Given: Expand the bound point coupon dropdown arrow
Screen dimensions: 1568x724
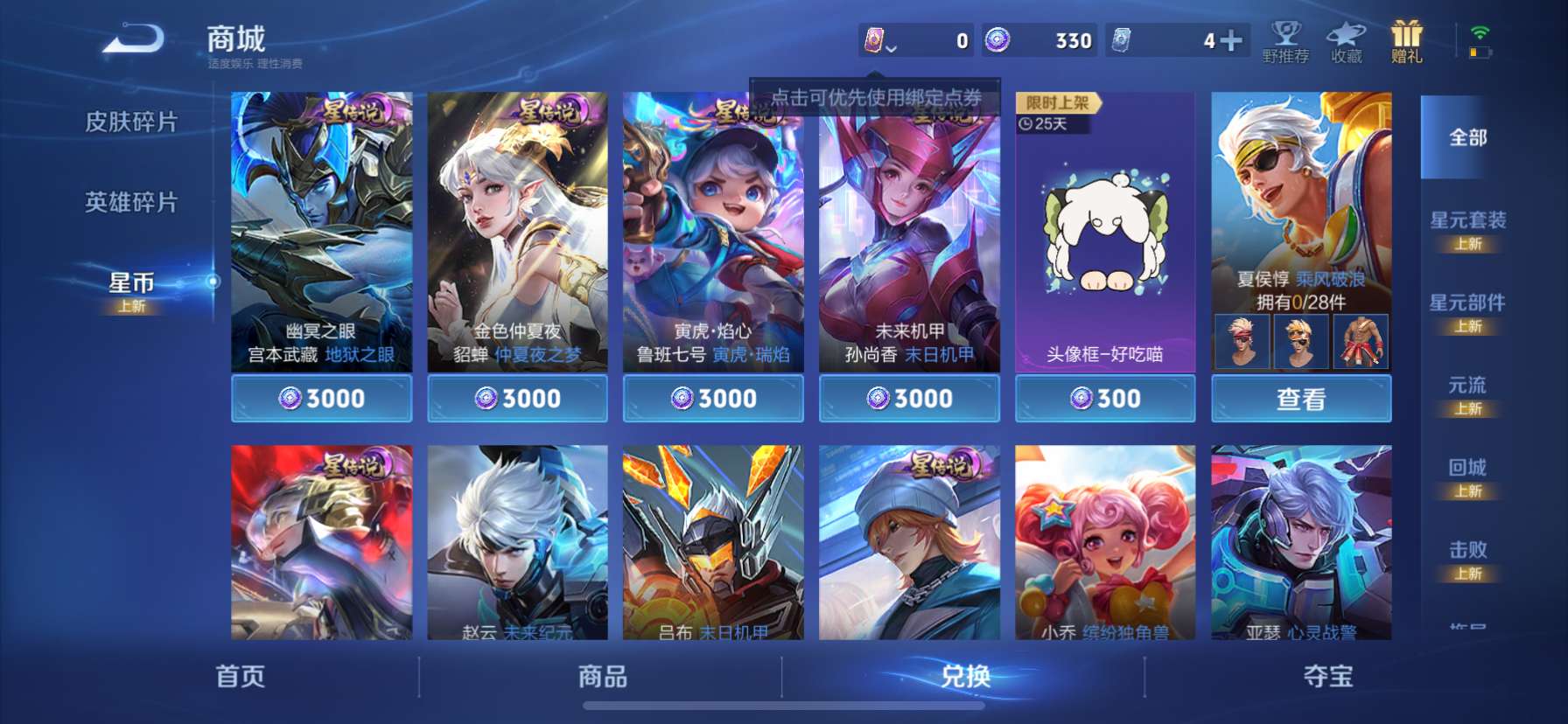Looking at the screenshot, I should click(x=892, y=48).
